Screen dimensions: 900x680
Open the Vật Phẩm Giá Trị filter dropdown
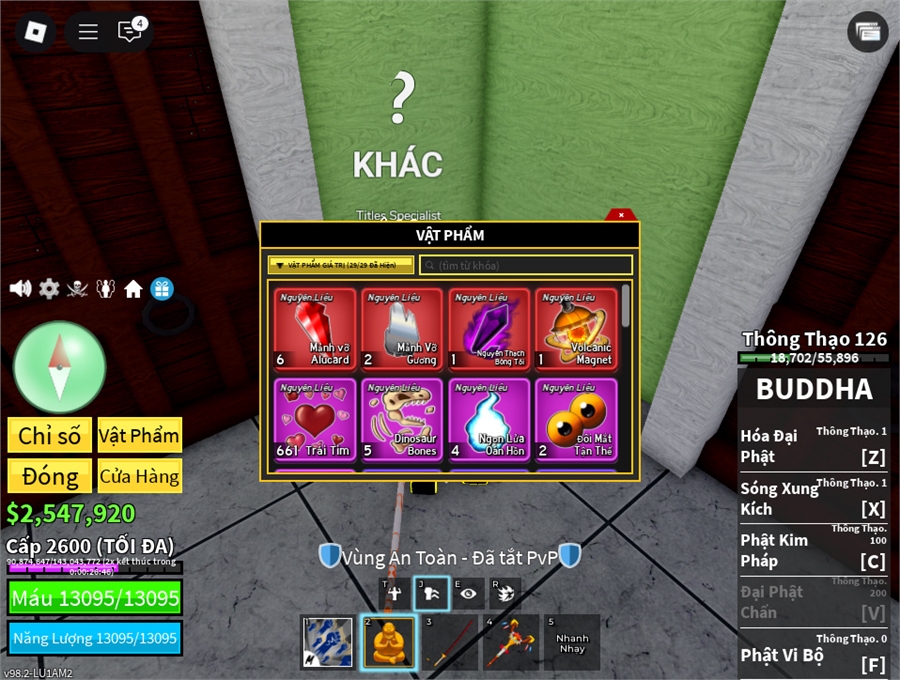point(341,265)
